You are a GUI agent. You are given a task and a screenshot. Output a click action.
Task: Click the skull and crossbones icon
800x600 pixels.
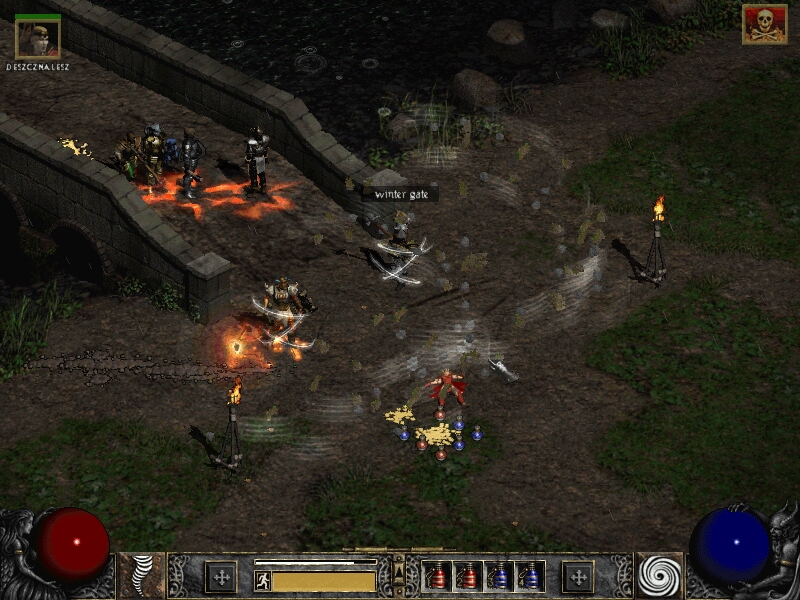point(764,25)
